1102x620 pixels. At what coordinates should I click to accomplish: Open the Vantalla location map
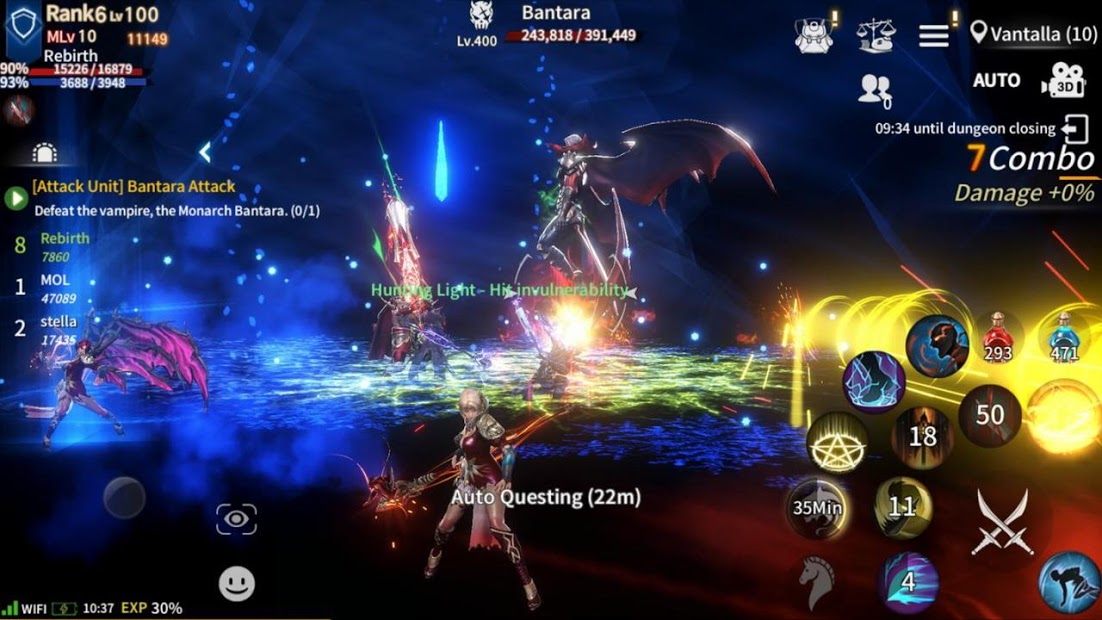(x=1033, y=34)
